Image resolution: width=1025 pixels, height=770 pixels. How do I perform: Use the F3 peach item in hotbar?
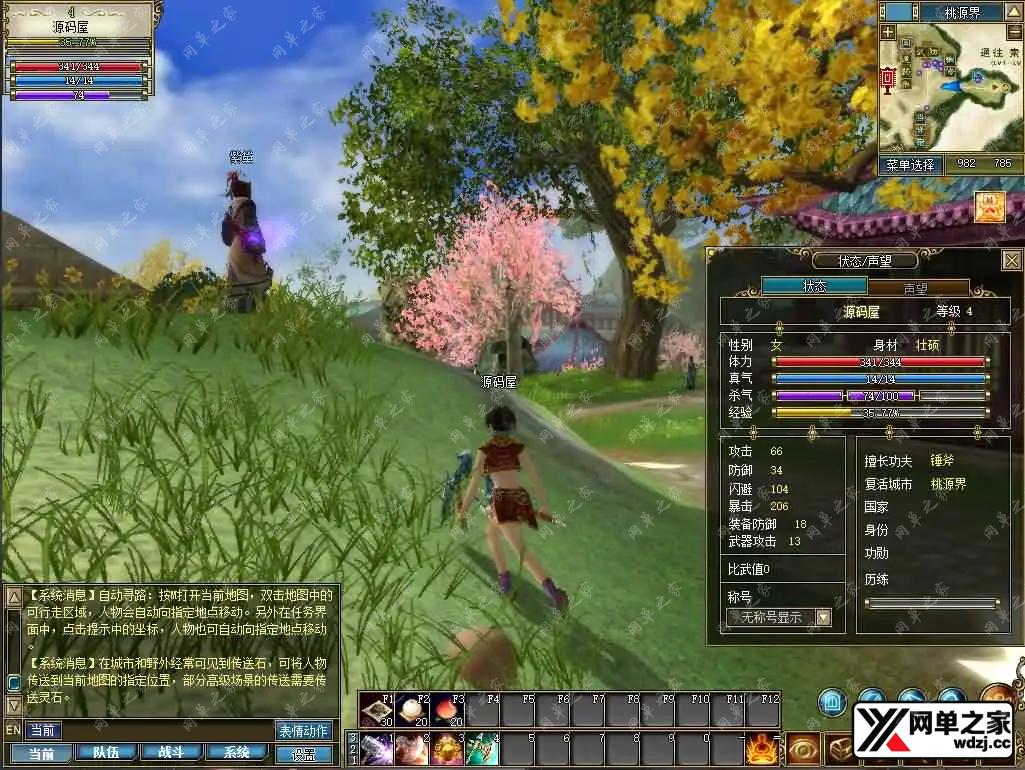pos(445,711)
